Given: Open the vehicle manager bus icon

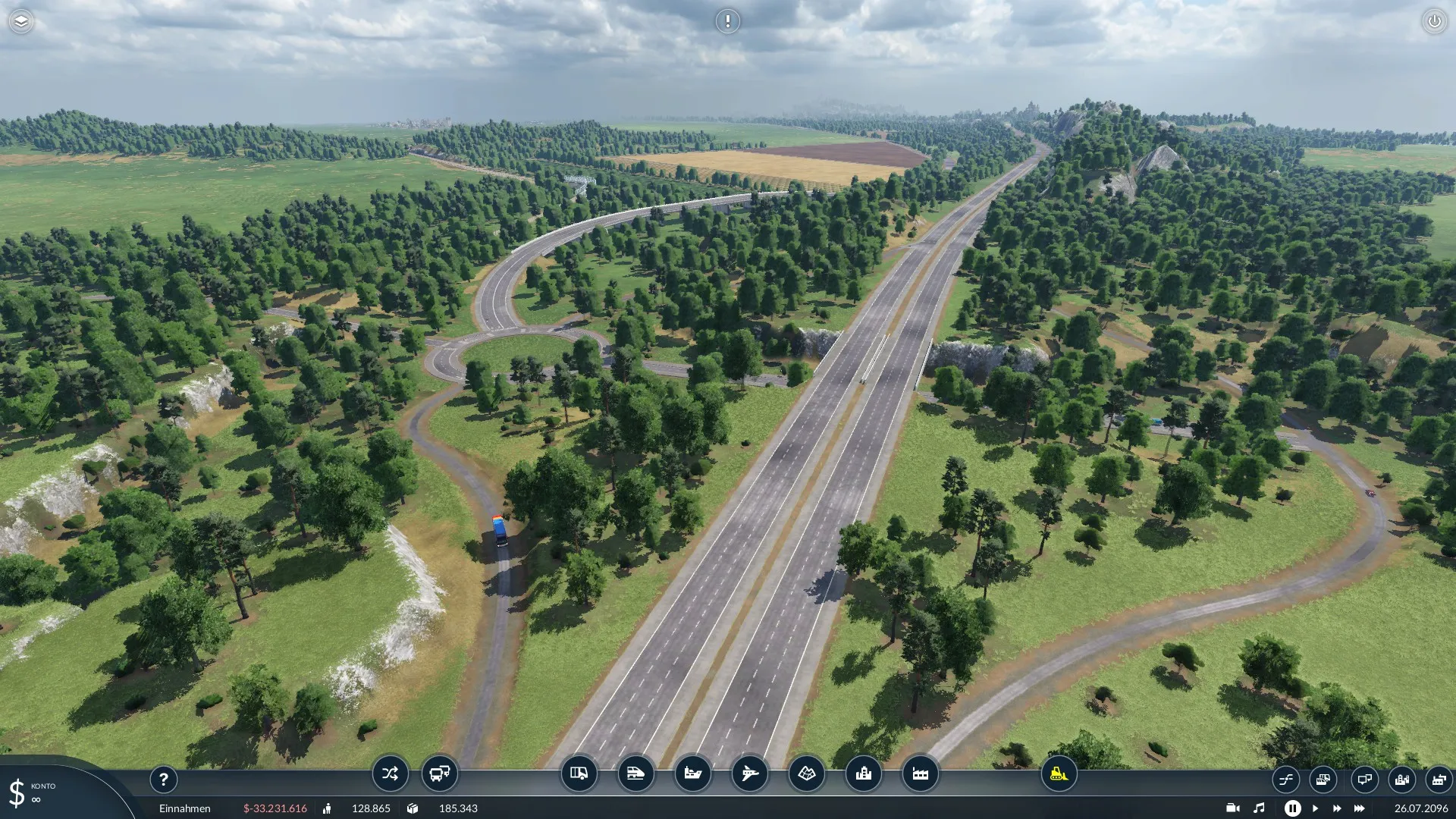Looking at the screenshot, I should pyautogui.click(x=440, y=773).
